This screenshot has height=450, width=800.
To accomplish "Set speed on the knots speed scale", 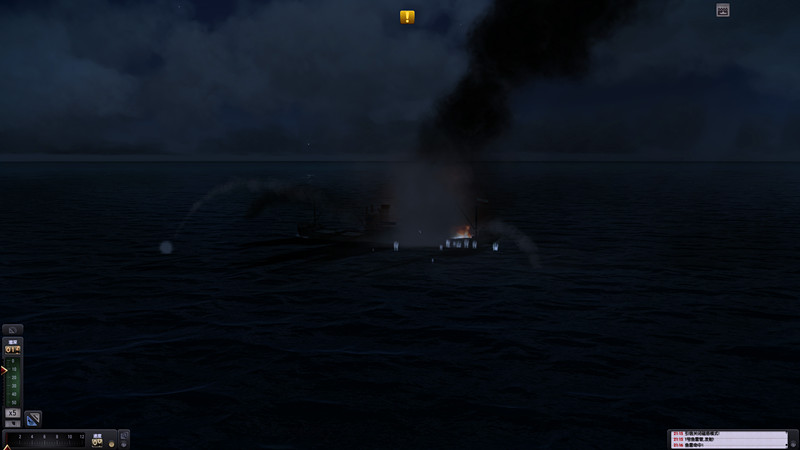I will pyautogui.click(x=46, y=439).
